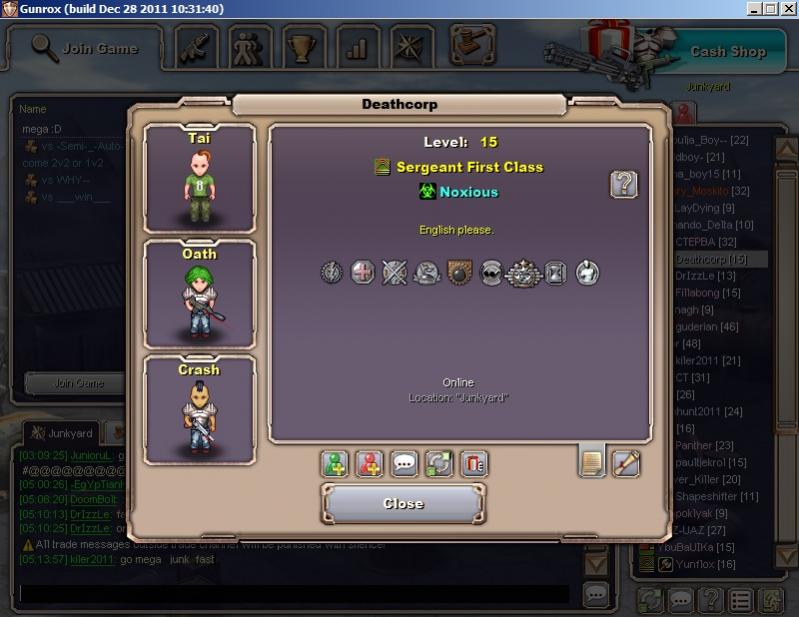Viewport: 799px width, 617px height.
Task: Click the trade arrows icon
Action: coord(438,464)
